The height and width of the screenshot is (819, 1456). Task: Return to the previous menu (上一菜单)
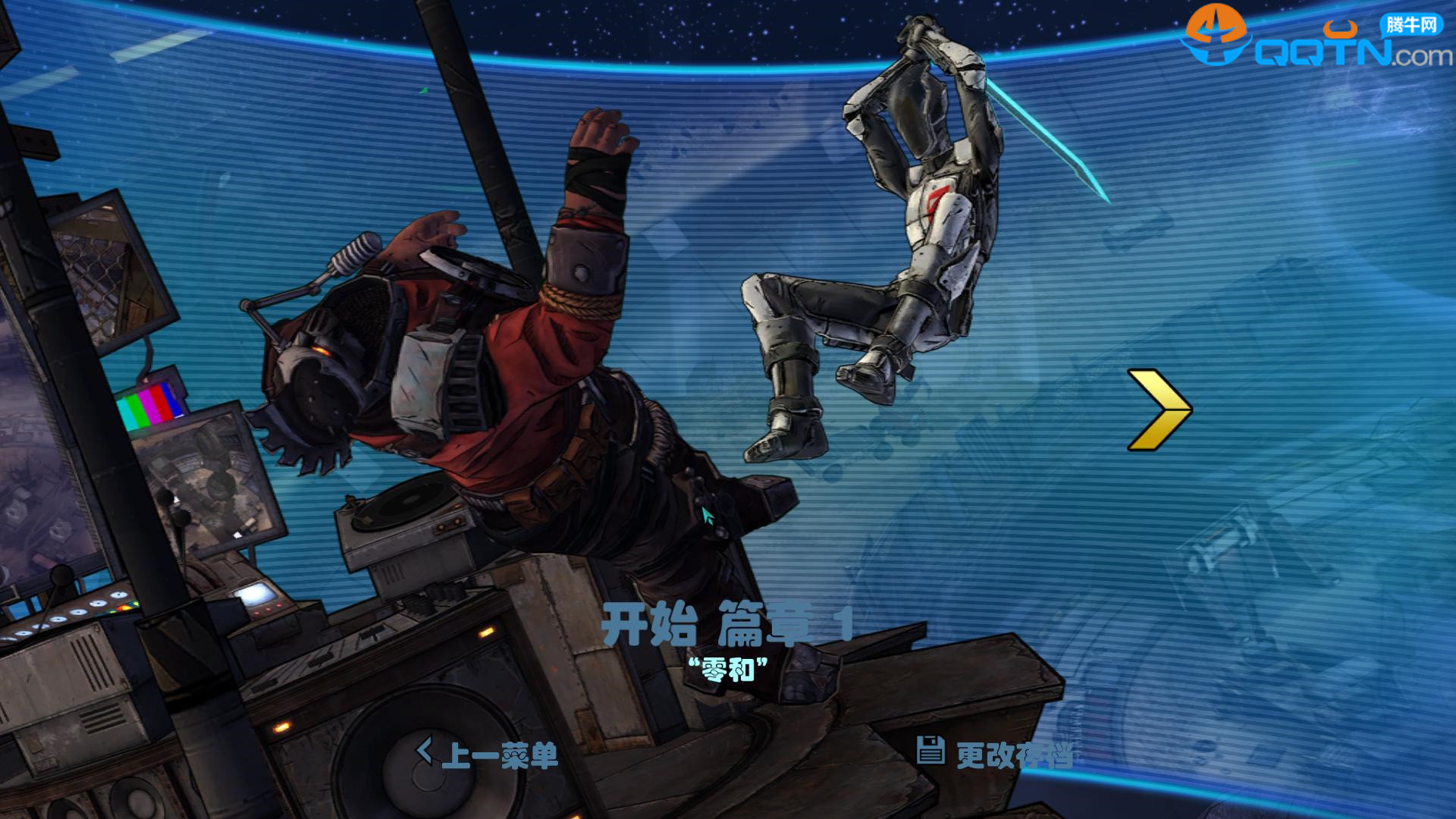(488, 755)
